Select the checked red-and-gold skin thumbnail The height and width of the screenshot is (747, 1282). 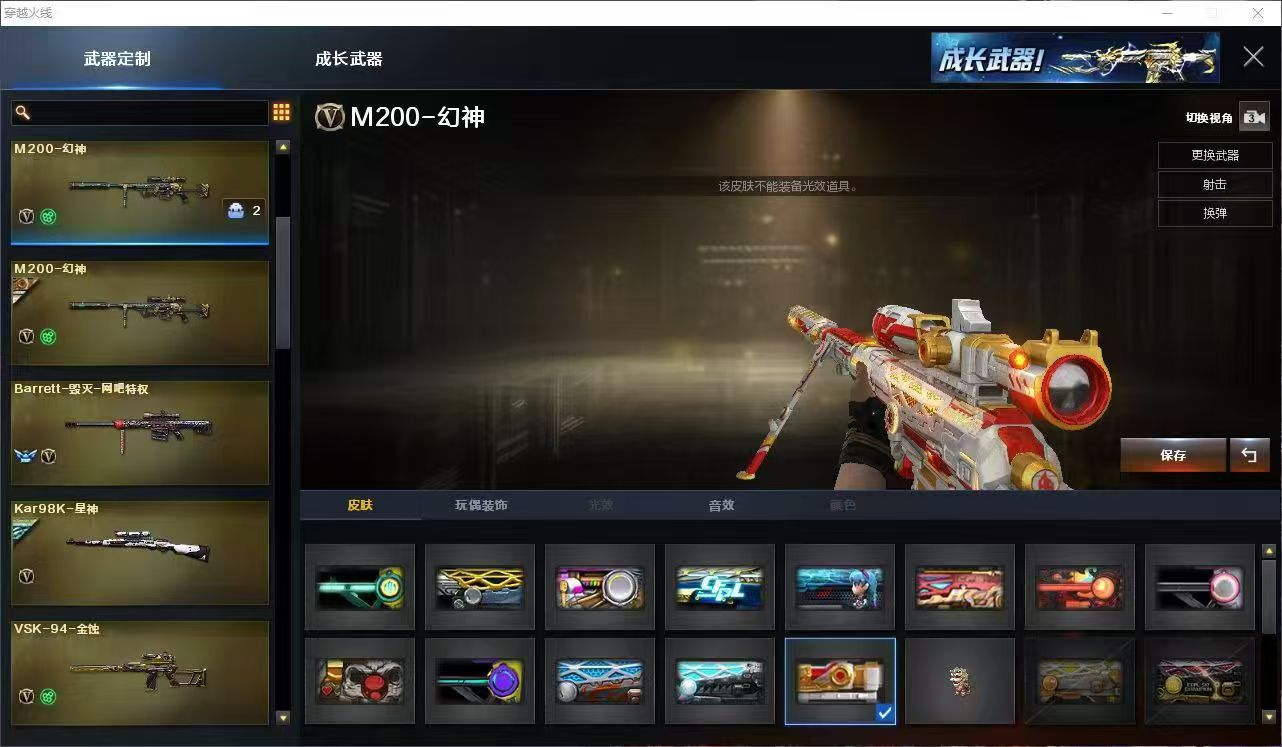pyautogui.click(x=840, y=681)
